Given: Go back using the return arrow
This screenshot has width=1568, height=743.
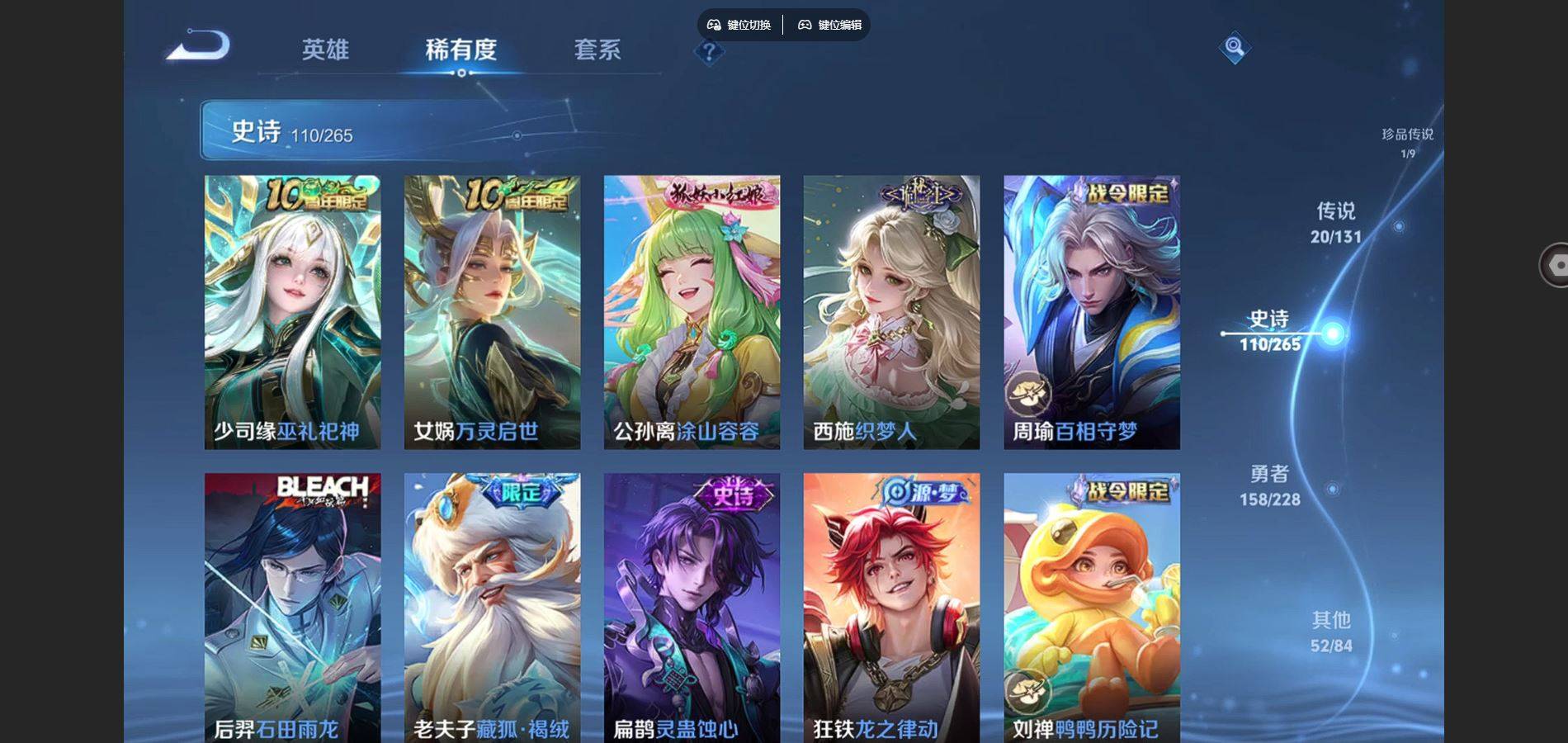Looking at the screenshot, I should (x=198, y=45).
